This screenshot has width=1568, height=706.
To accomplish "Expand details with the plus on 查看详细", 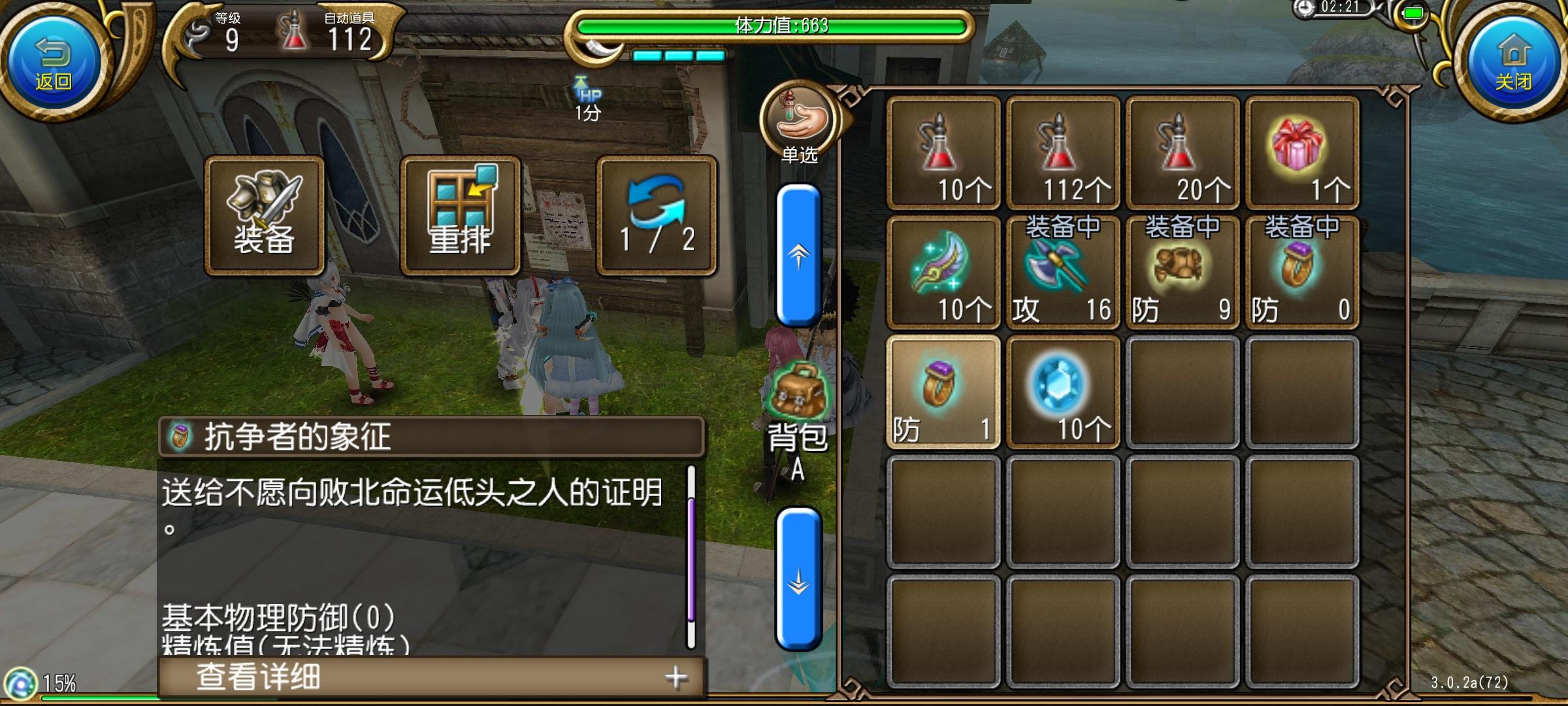I will pyautogui.click(x=678, y=678).
